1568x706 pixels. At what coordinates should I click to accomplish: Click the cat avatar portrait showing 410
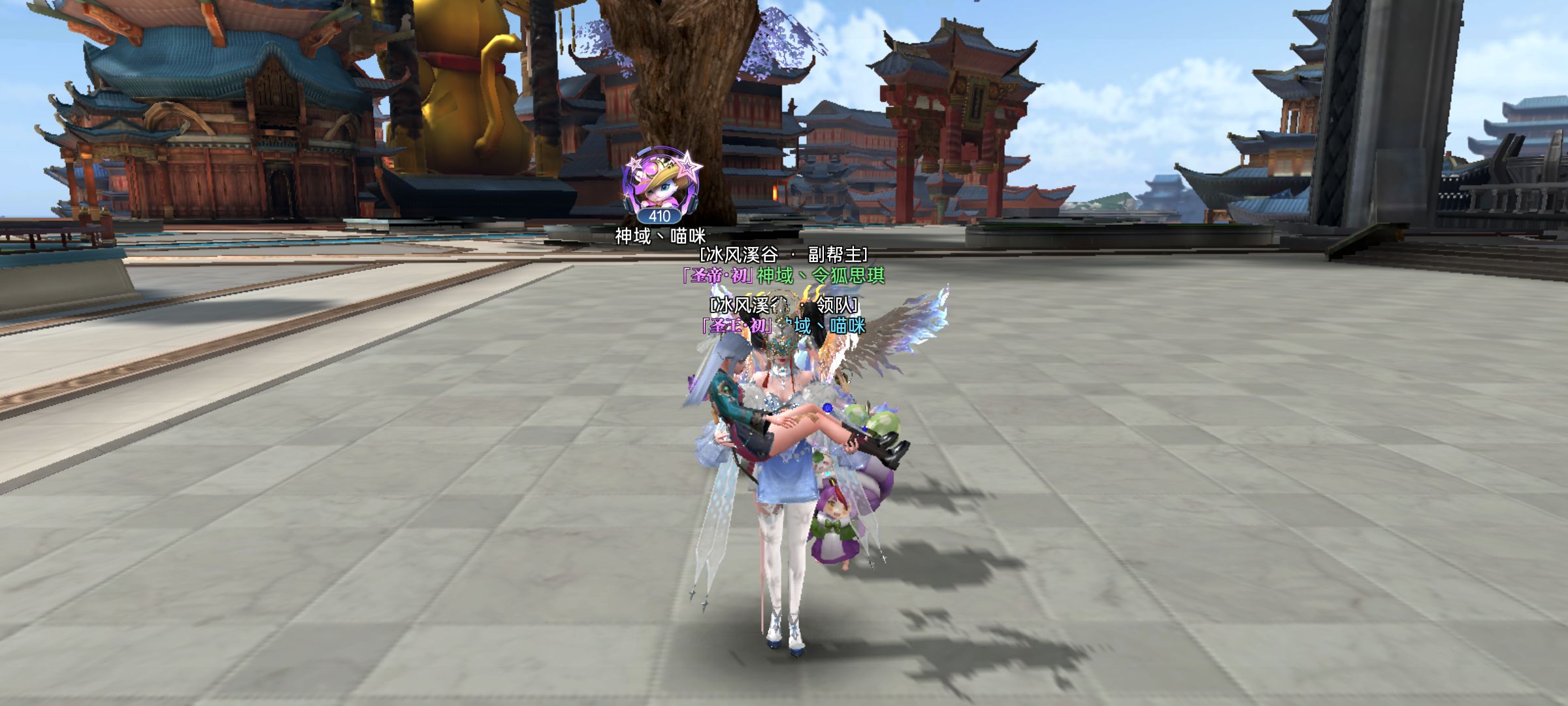pyautogui.click(x=659, y=184)
